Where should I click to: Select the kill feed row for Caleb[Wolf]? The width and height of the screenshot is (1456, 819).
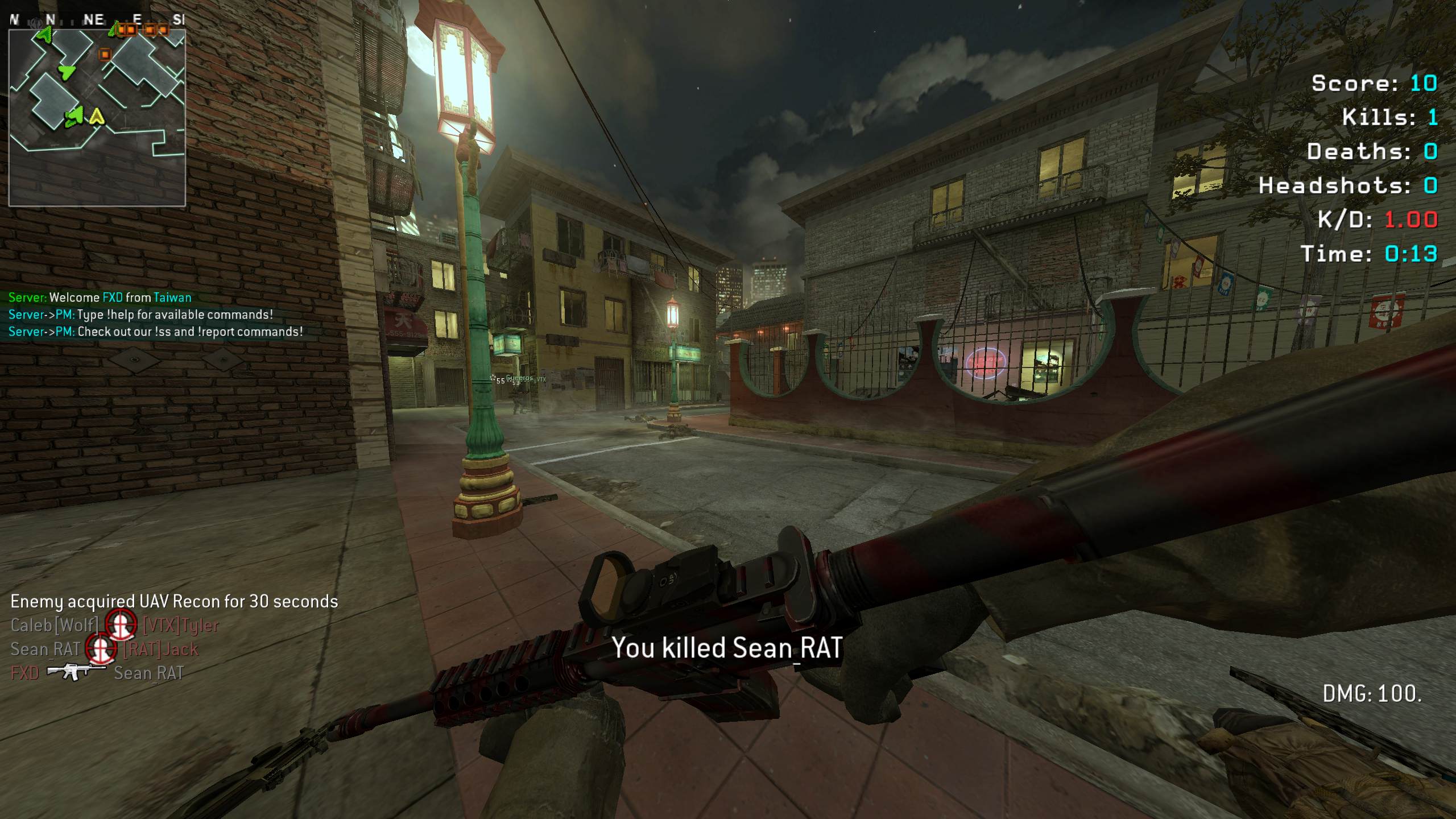click(114, 626)
